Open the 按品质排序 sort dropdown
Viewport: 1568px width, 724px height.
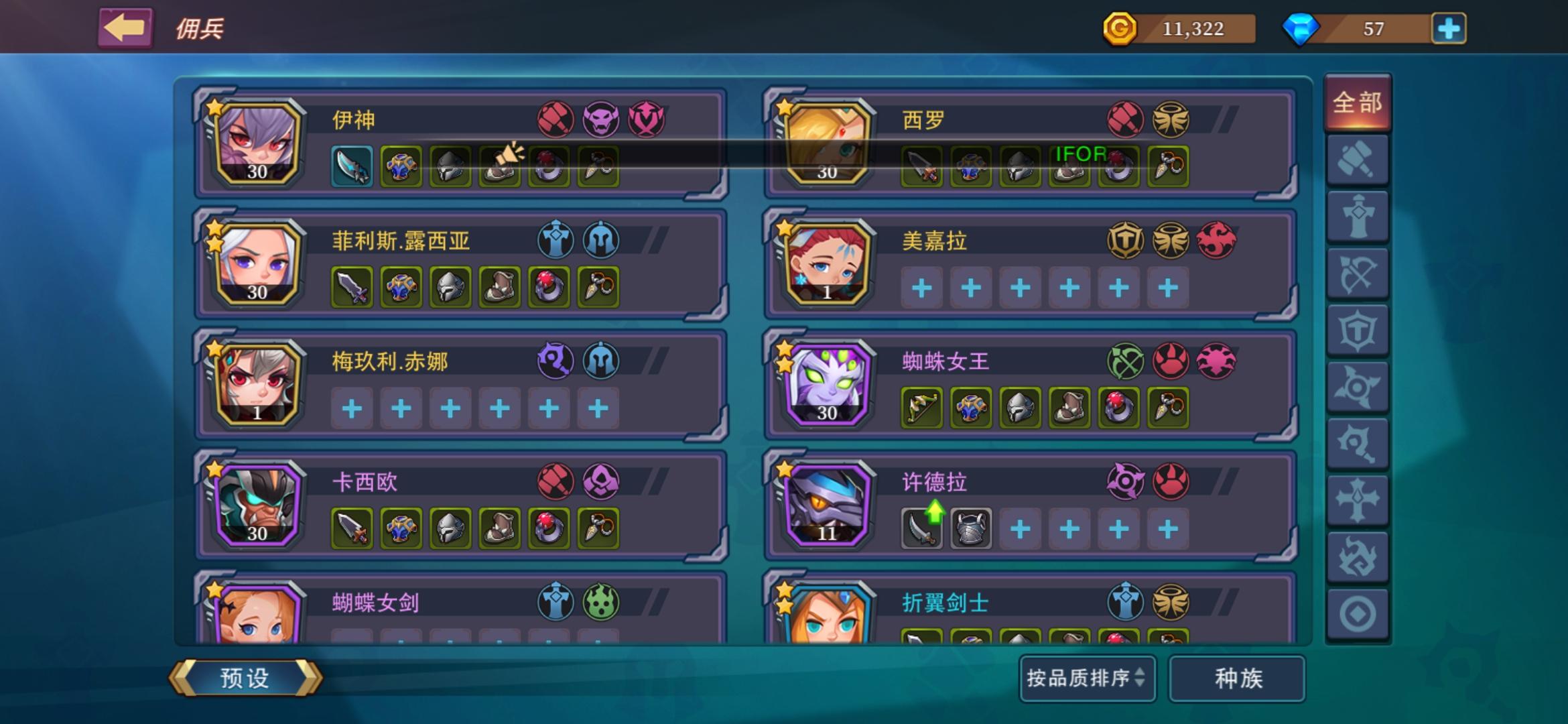[x=1087, y=679]
